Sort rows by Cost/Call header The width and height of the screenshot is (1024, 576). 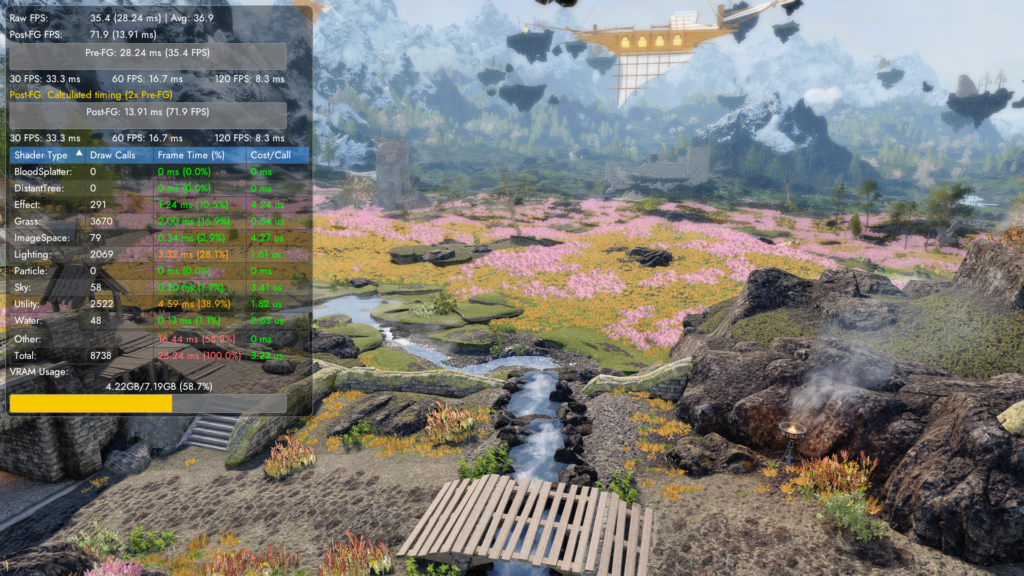tap(271, 155)
